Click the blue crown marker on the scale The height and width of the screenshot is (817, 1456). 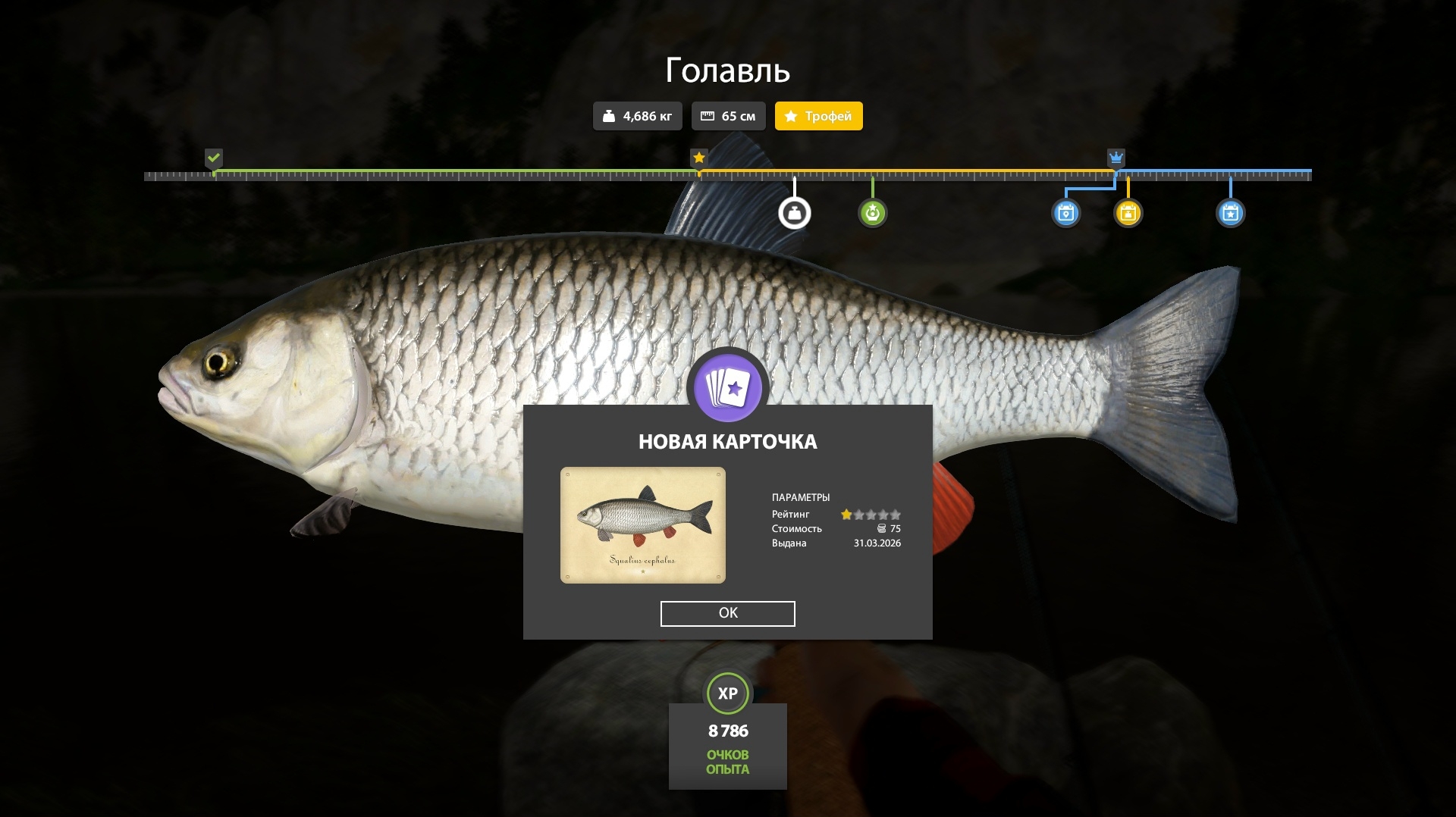pyautogui.click(x=1116, y=158)
